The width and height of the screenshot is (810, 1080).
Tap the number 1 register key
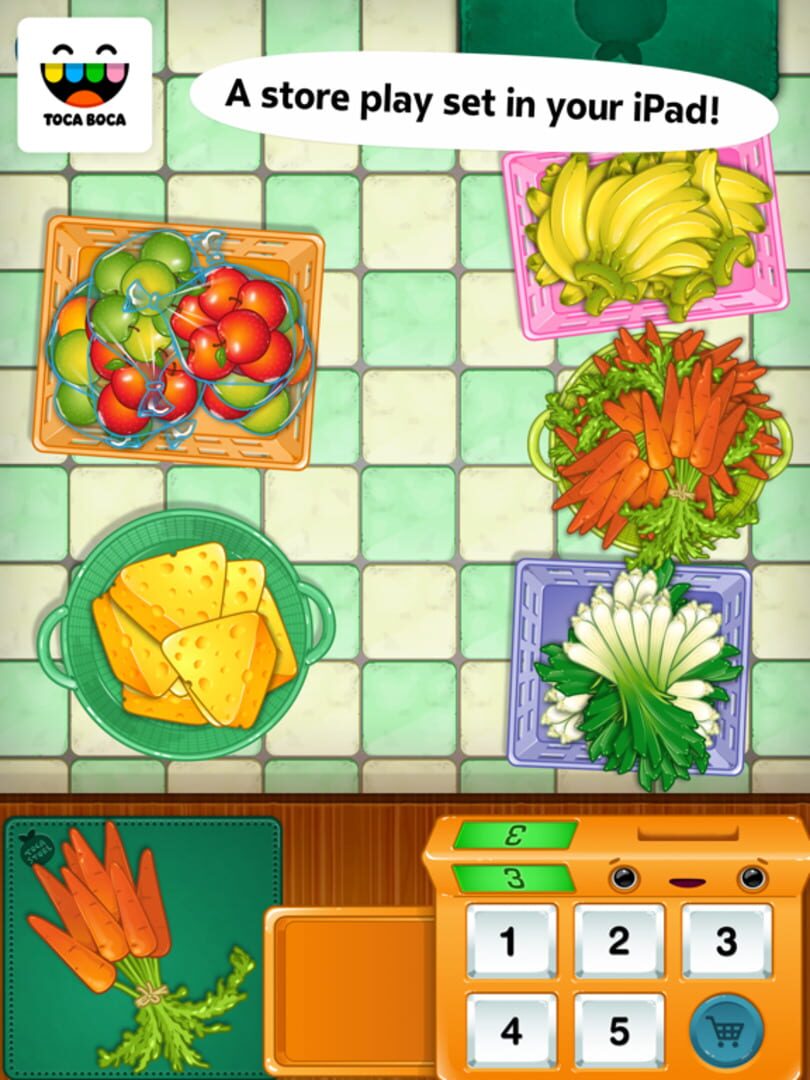511,942
